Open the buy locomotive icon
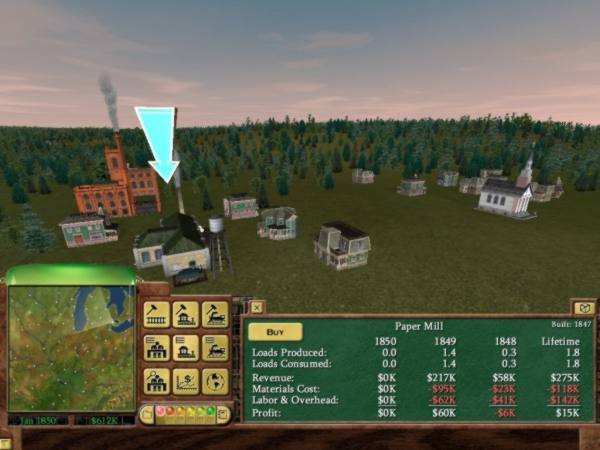This screenshot has height=450, width=600. [214, 315]
